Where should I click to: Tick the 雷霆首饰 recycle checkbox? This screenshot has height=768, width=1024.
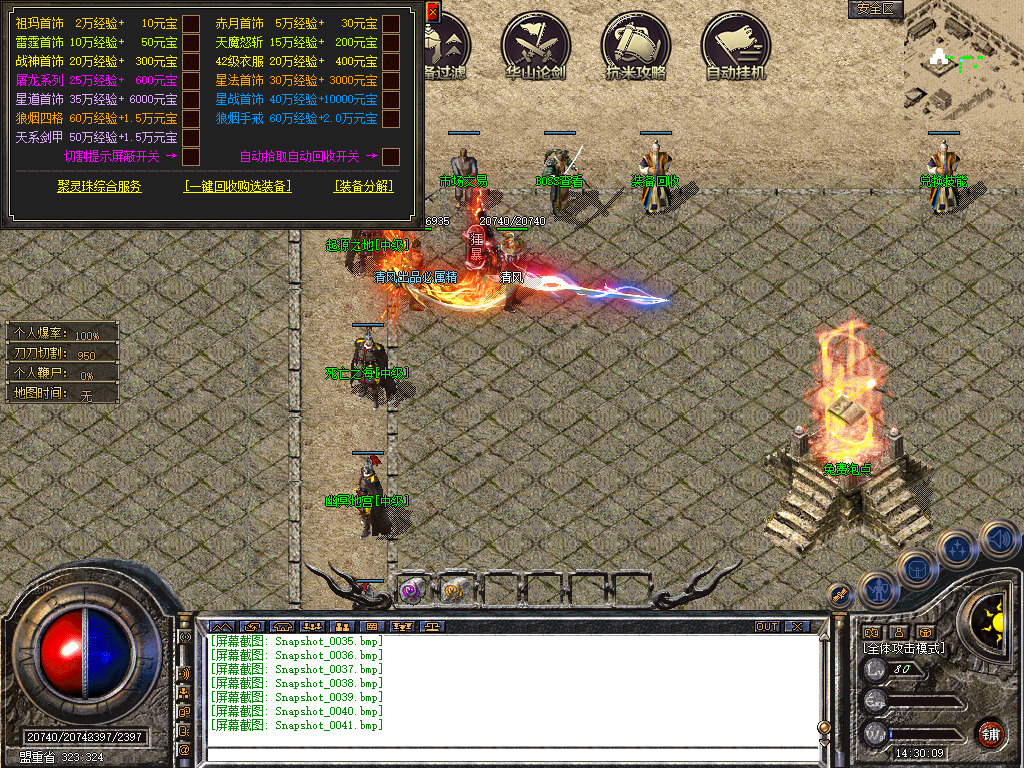pyautogui.click(x=191, y=43)
